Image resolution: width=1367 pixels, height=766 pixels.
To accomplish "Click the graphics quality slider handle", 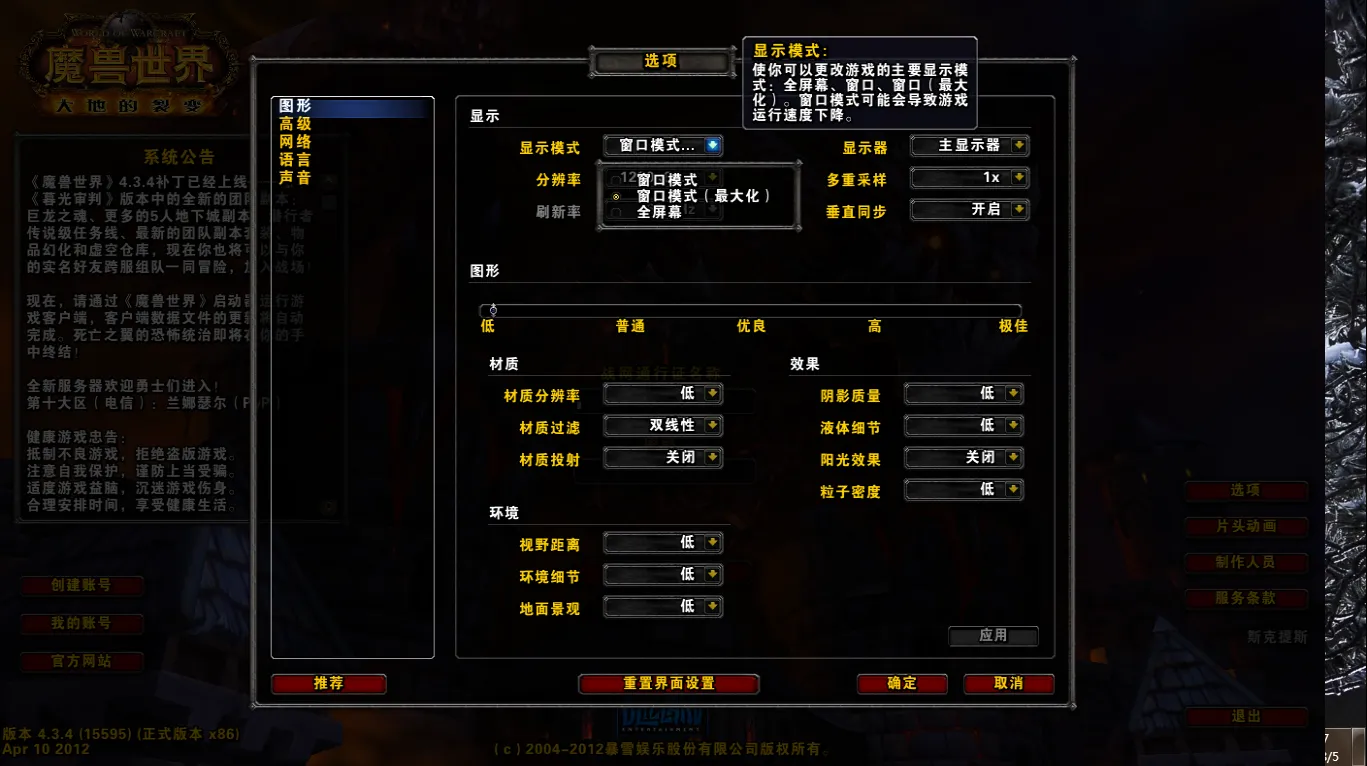I will (x=493, y=310).
